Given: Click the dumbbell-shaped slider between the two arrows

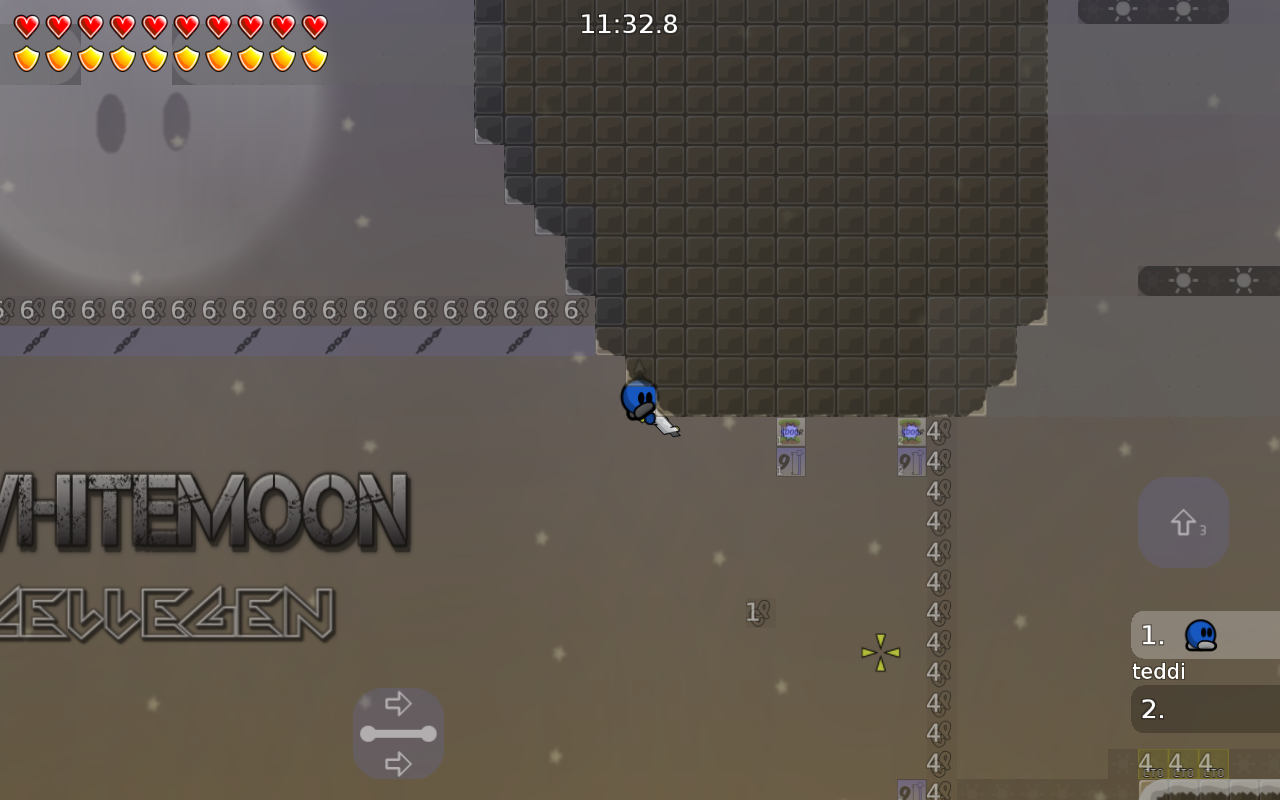Looking at the screenshot, I should (399, 733).
